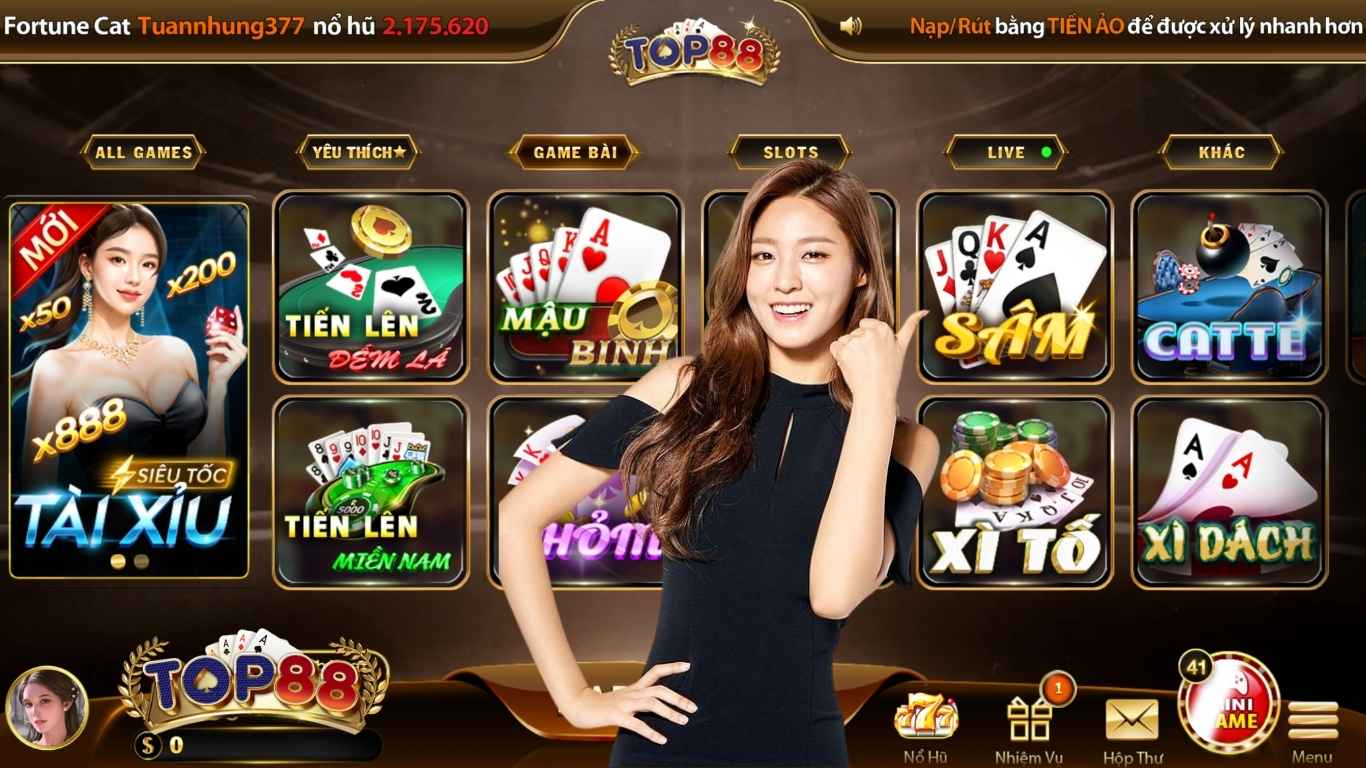Image resolution: width=1366 pixels, height=768 pixels.
Task: Open KHÁC category for more games
Action: coord(1220,152)
